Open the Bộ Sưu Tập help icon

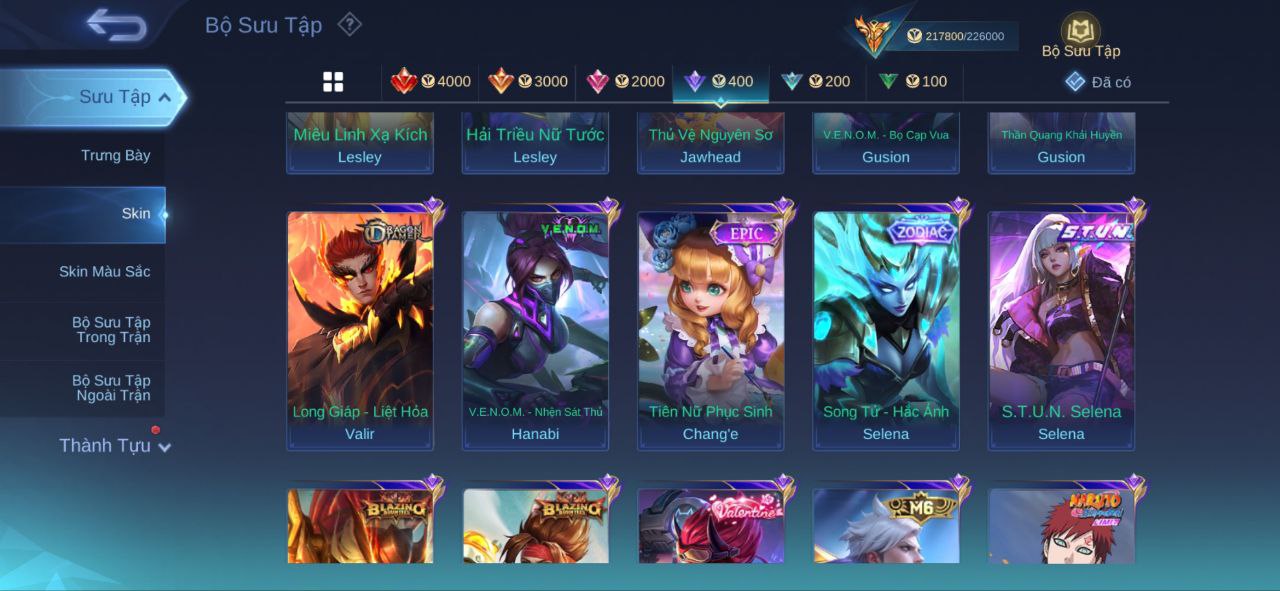pos(349,24)
